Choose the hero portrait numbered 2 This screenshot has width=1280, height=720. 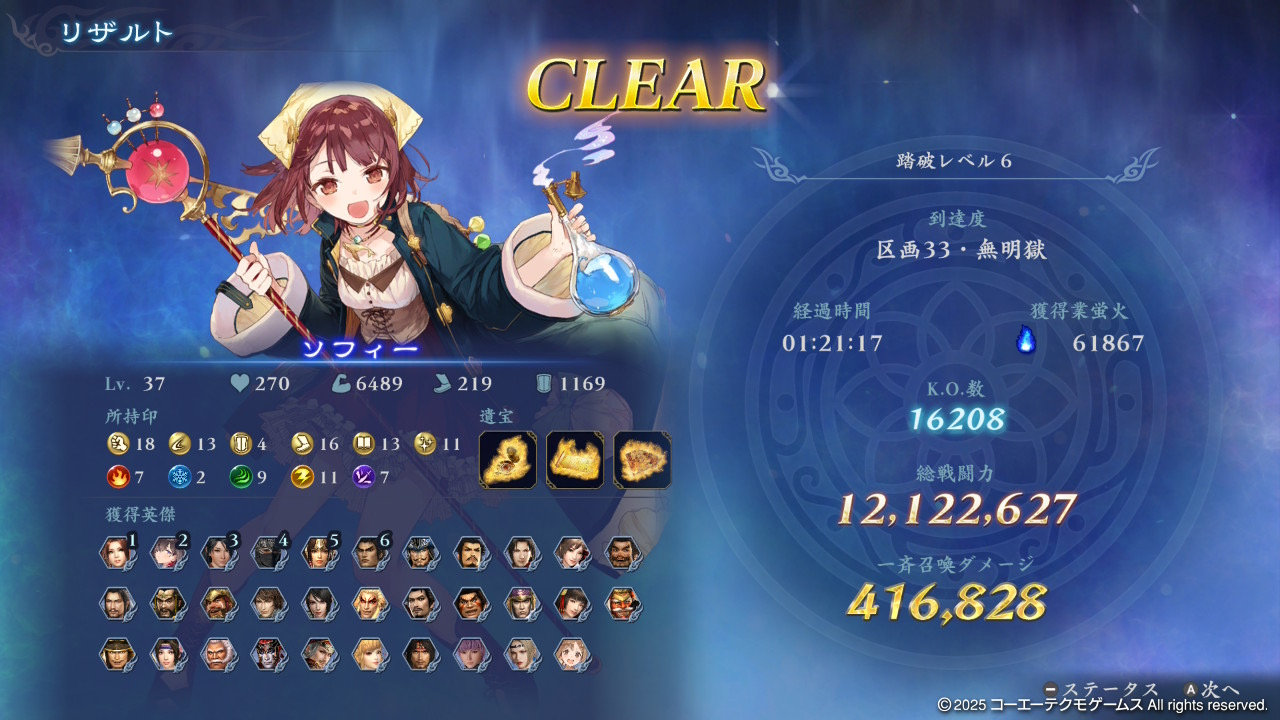coord(166,553)
